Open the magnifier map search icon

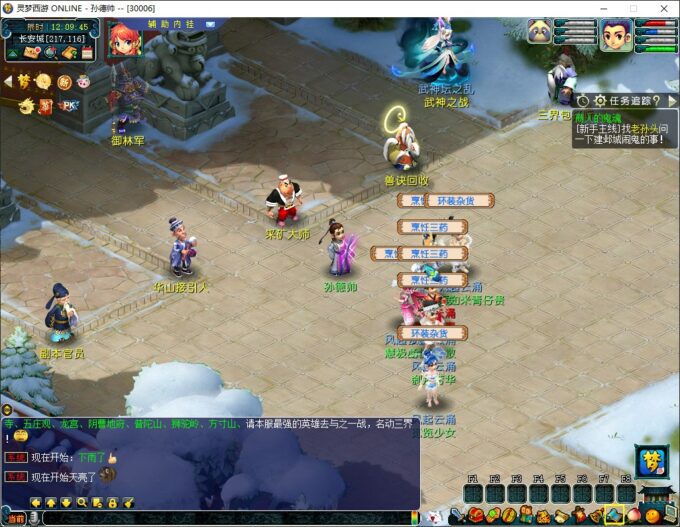(x=50, y=52)
